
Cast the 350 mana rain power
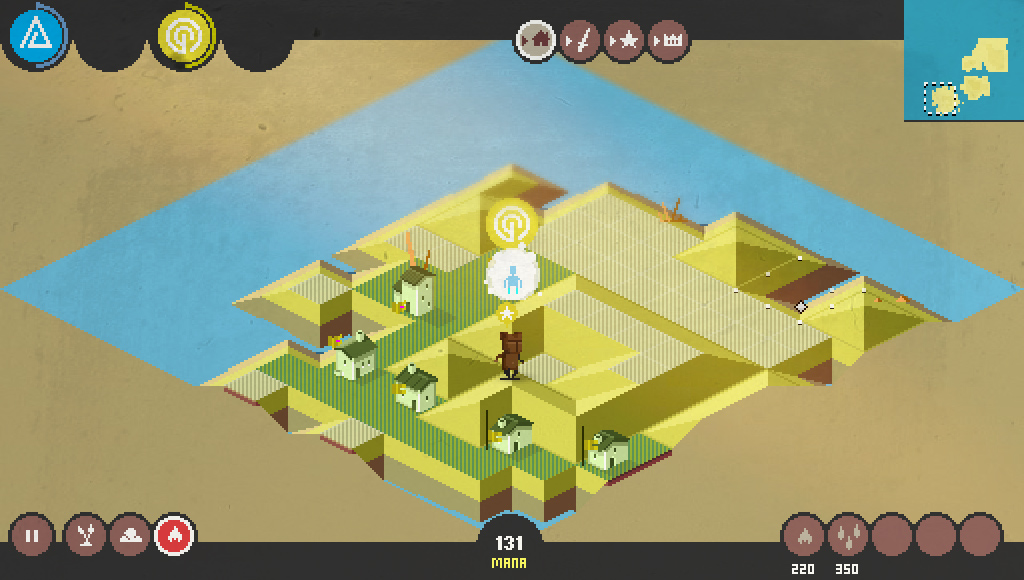(x=847, y=536)
